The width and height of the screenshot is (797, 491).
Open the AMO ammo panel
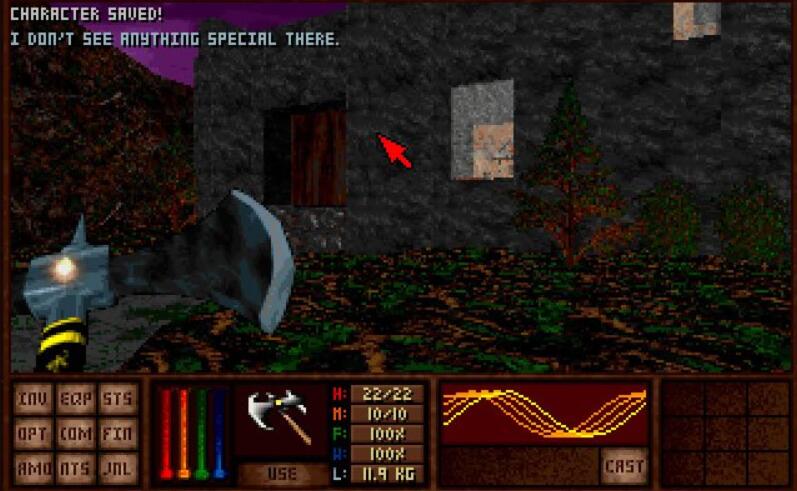point(34,467)
